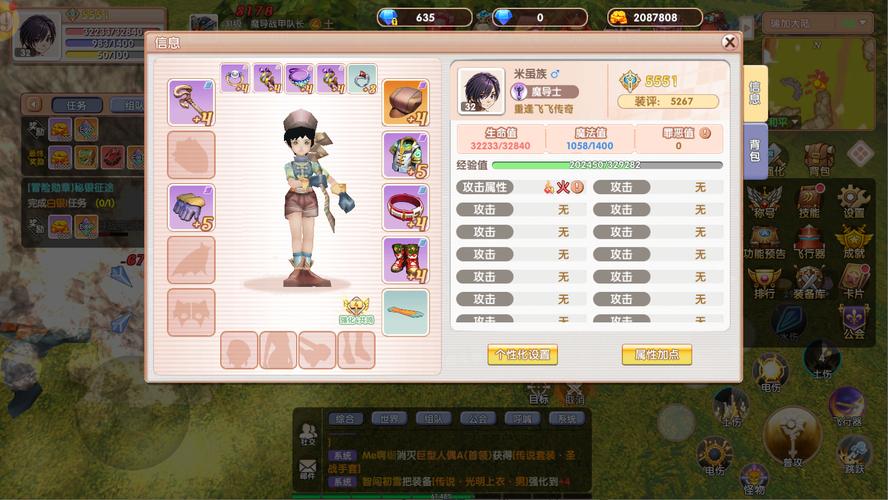This screenshot has height=500, width=888.
Task: Select the blue gloves equipment slot
Action: click(x=190, y=207)
